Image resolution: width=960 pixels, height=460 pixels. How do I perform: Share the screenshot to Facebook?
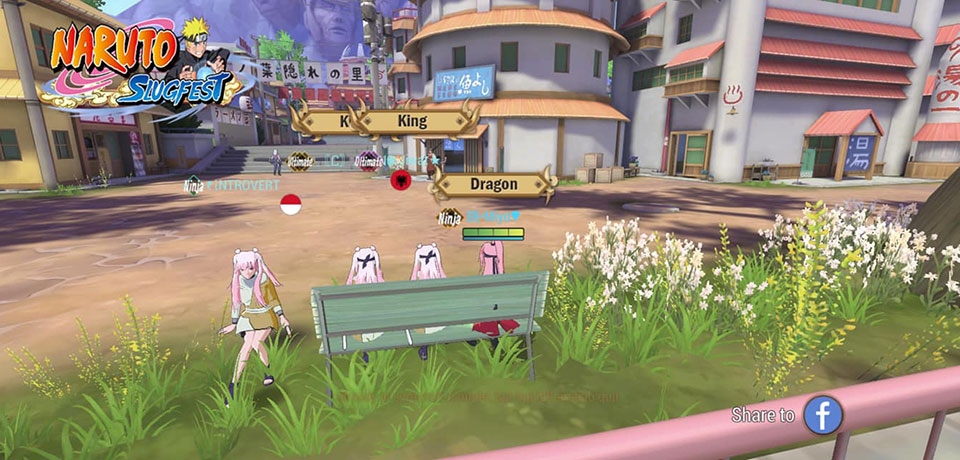tap(823, 414)
